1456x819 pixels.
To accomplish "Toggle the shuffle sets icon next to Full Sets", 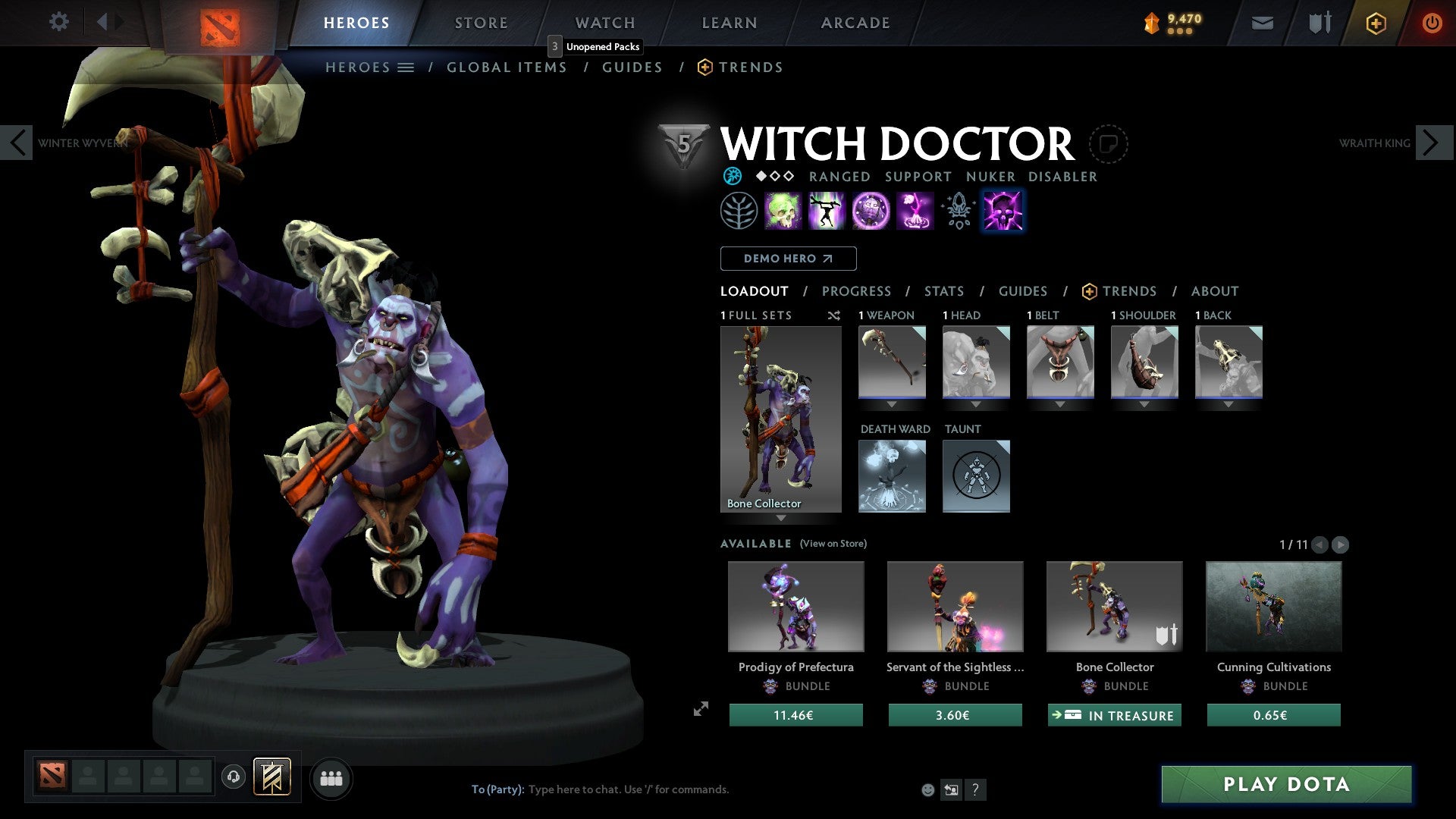I will click(x=833, y=315).
